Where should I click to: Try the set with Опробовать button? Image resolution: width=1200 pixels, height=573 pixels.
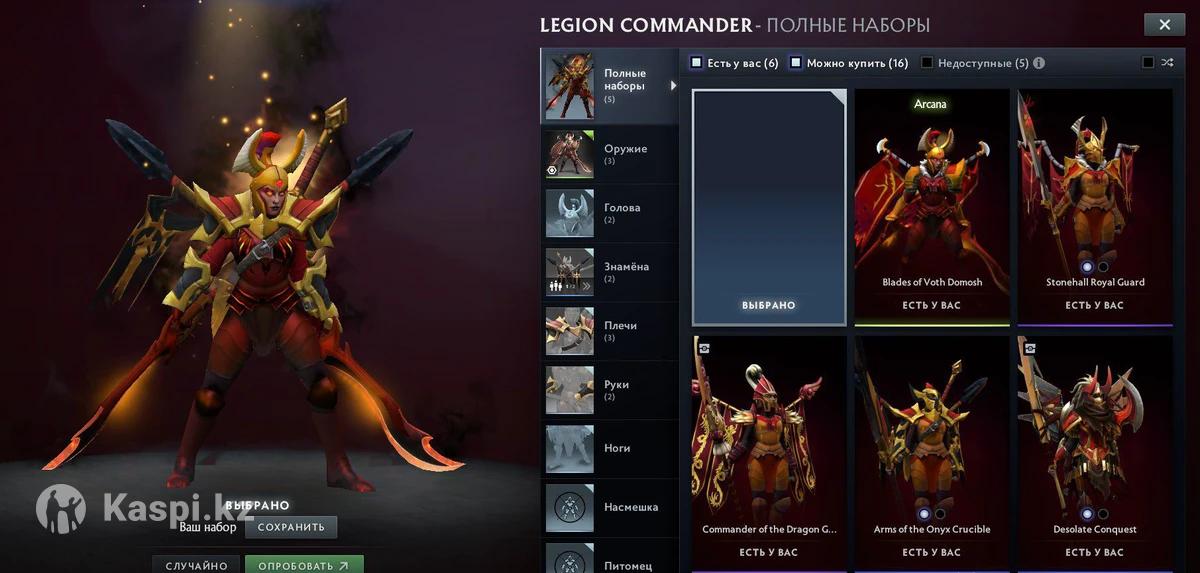pyautogui.click(x=304, y=565)
